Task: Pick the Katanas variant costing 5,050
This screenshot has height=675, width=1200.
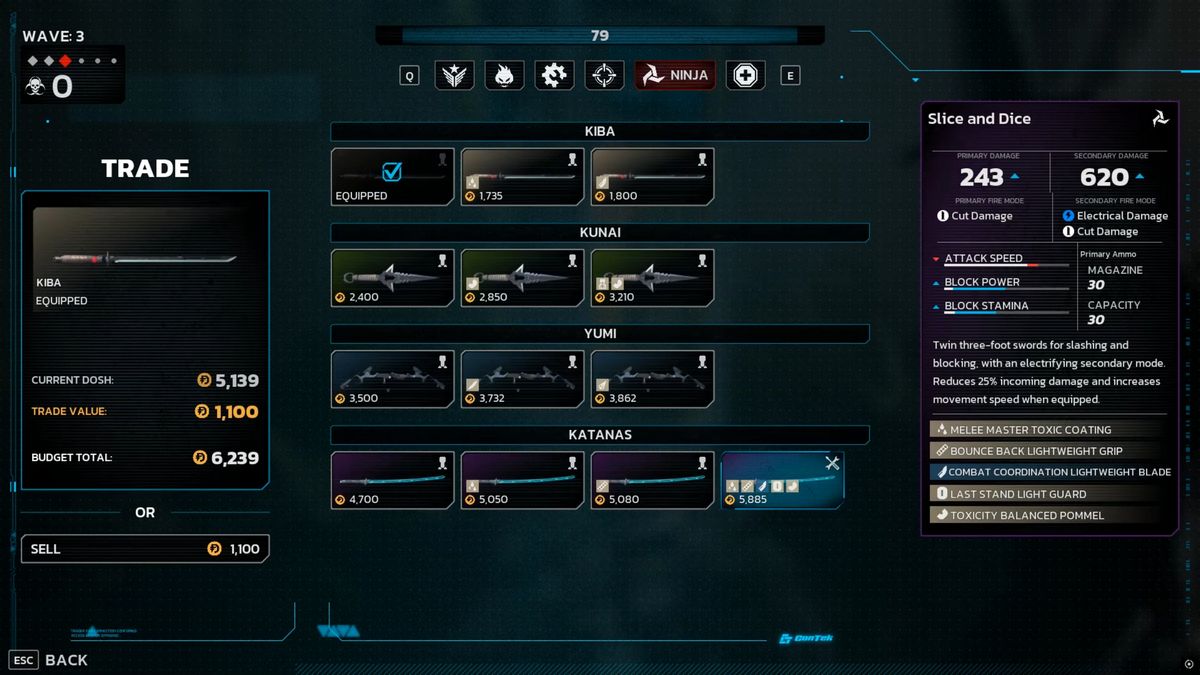Action: pyautogui.click(x=522, y=480)
